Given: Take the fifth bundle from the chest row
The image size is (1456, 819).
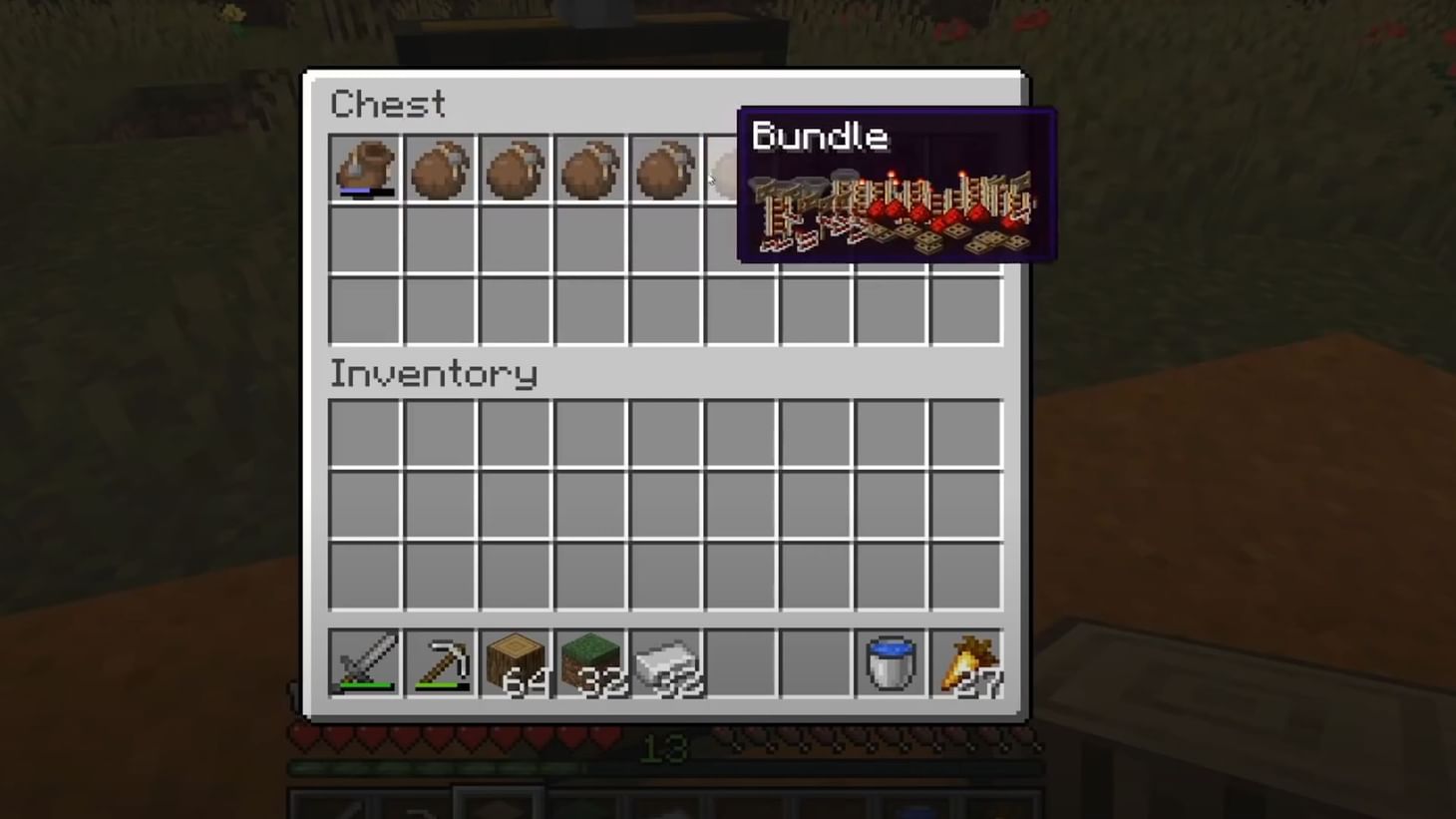Looking at the screenshot, I should click(x=664, y=168).
